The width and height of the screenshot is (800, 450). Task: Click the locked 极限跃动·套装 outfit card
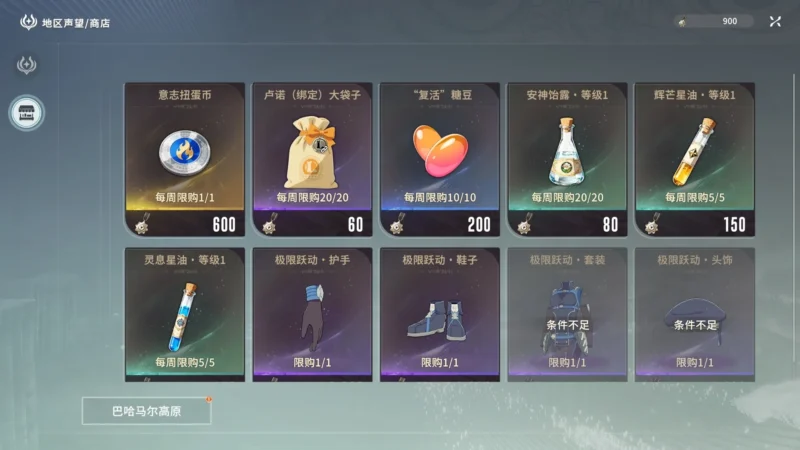tap(567, 313)
